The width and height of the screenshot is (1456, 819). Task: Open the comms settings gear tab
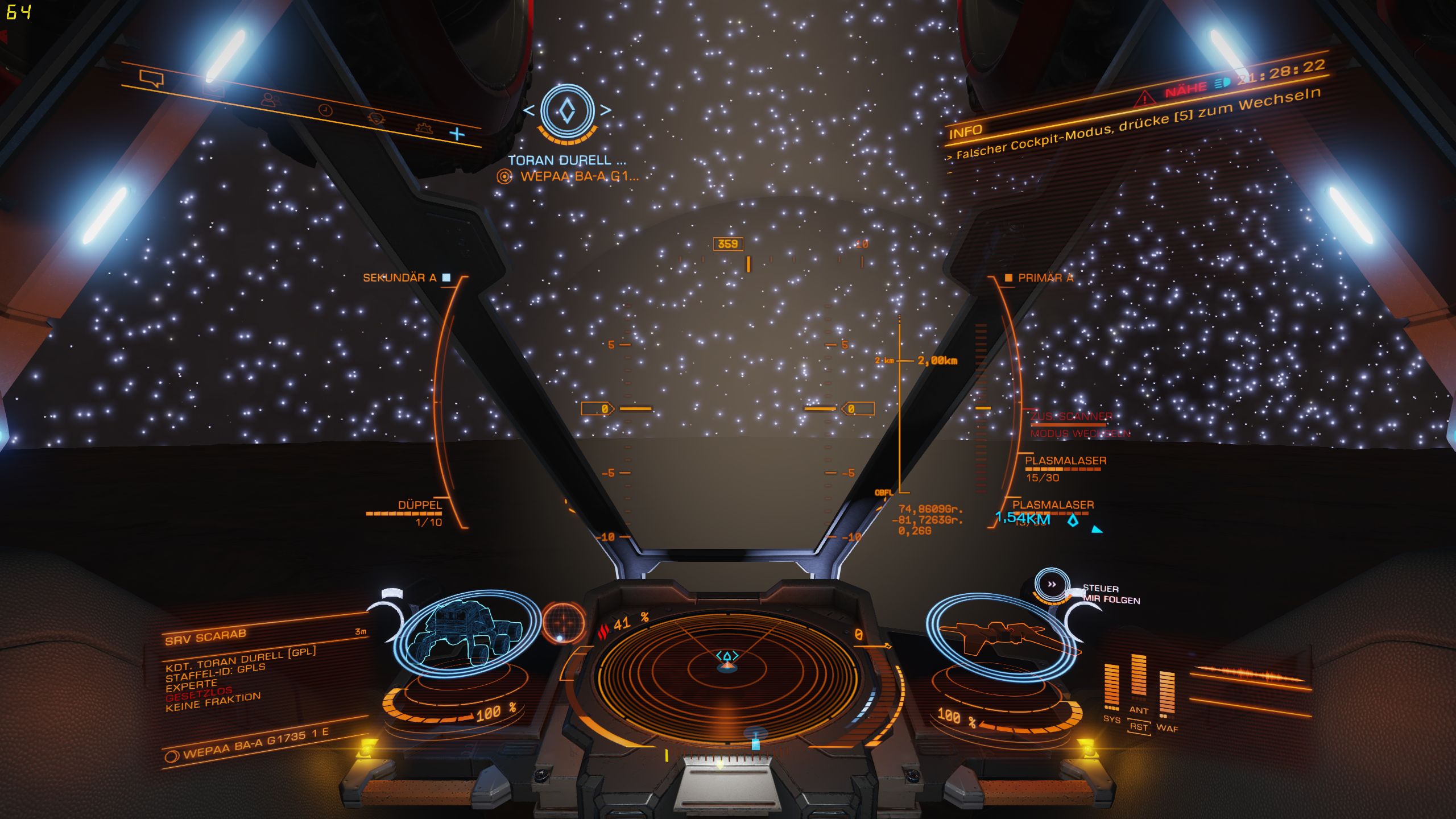424,128
